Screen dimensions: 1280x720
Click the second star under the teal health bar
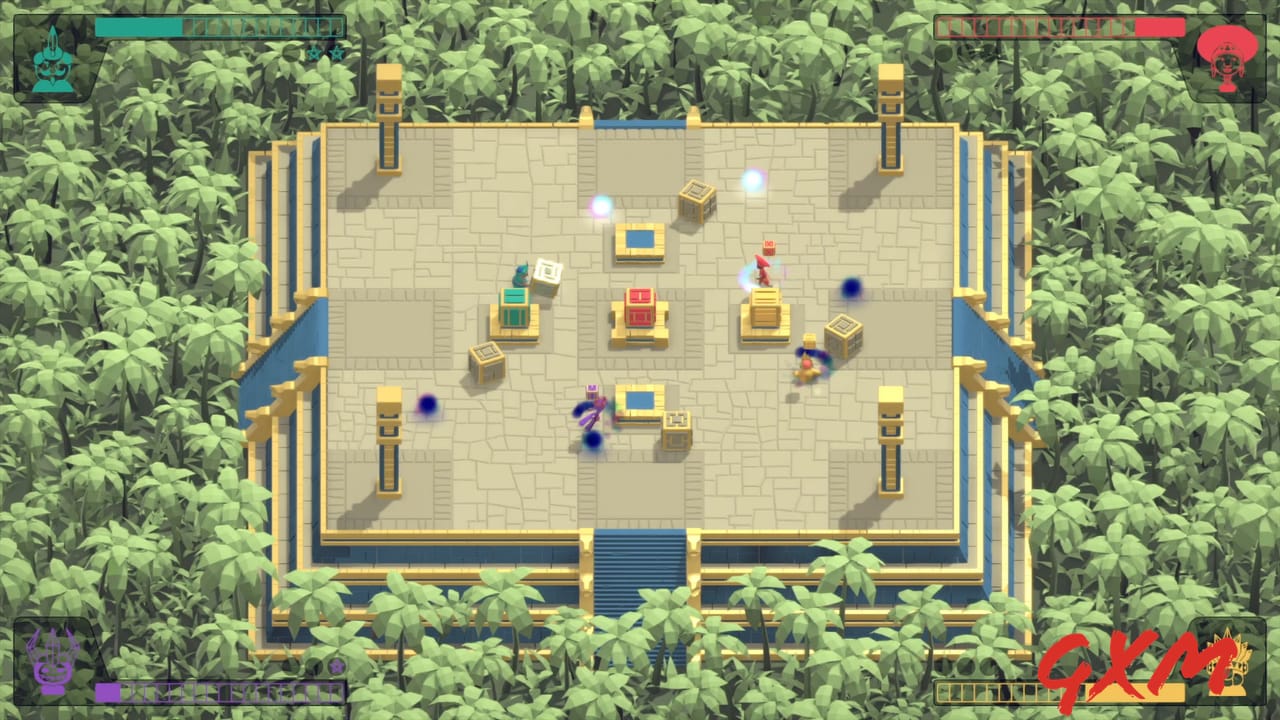pyautogui.click(x=337, y=52)
